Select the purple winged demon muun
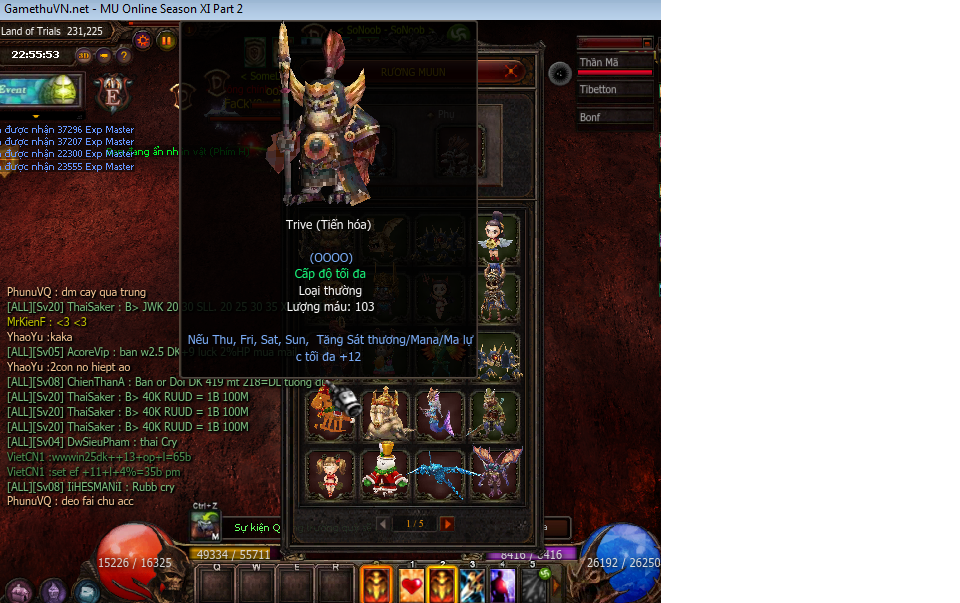 pos(495,474)
